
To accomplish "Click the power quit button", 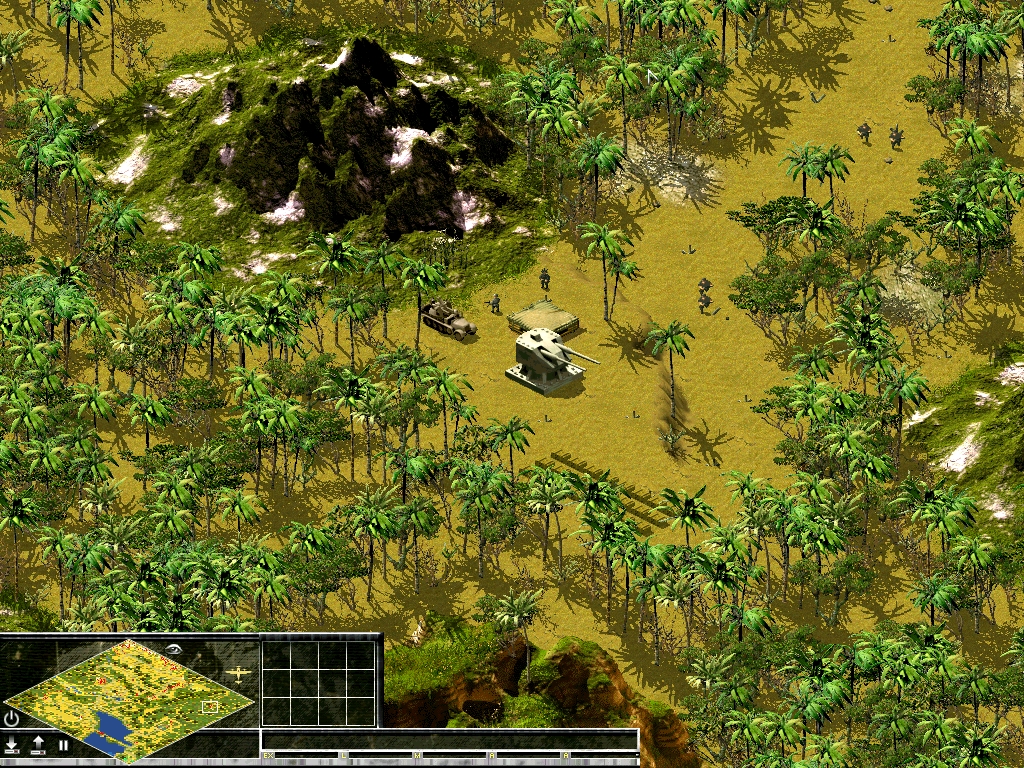I will (12, 718).
